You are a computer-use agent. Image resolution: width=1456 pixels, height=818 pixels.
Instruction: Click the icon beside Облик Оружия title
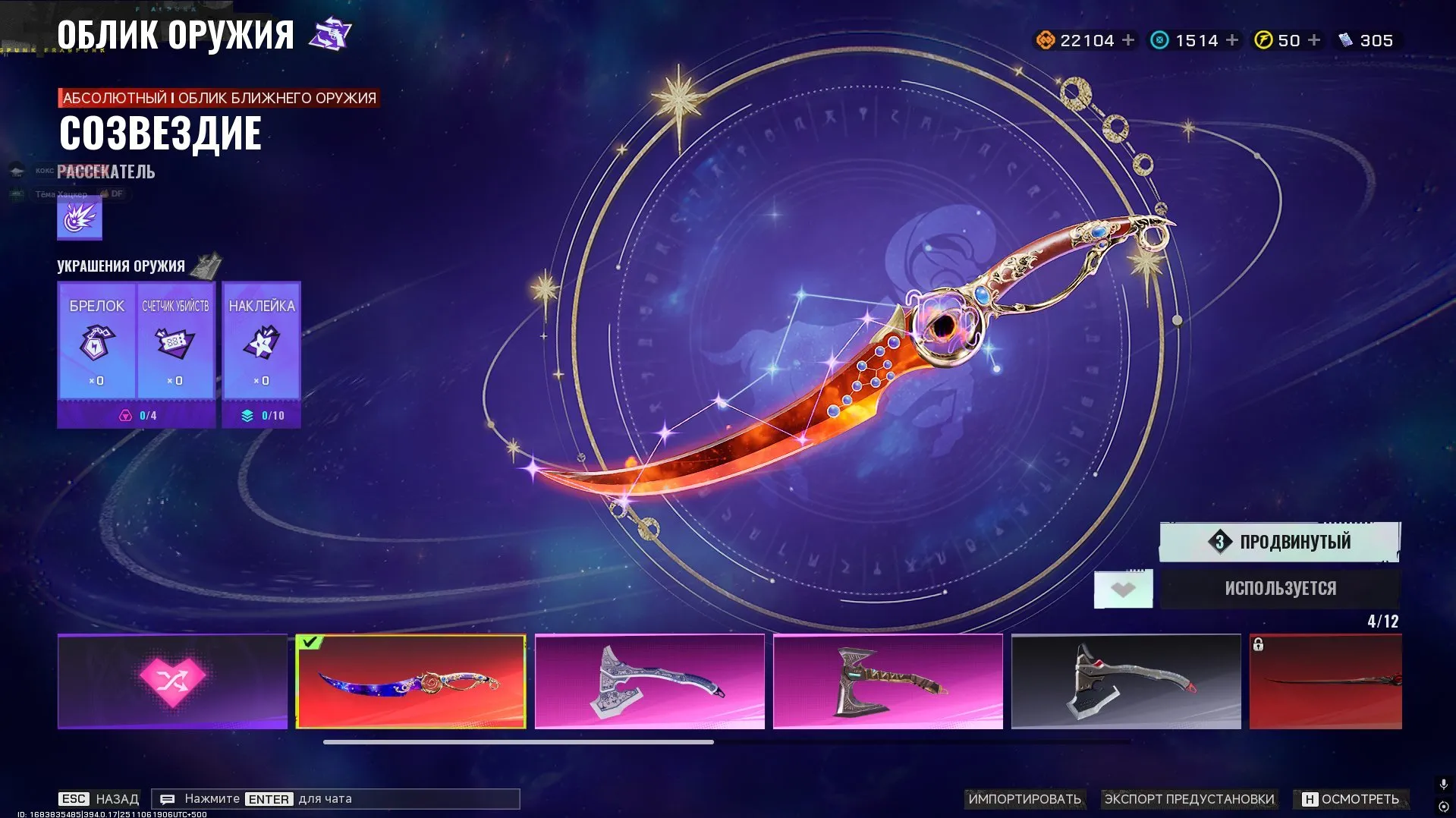tap(329, 33)
